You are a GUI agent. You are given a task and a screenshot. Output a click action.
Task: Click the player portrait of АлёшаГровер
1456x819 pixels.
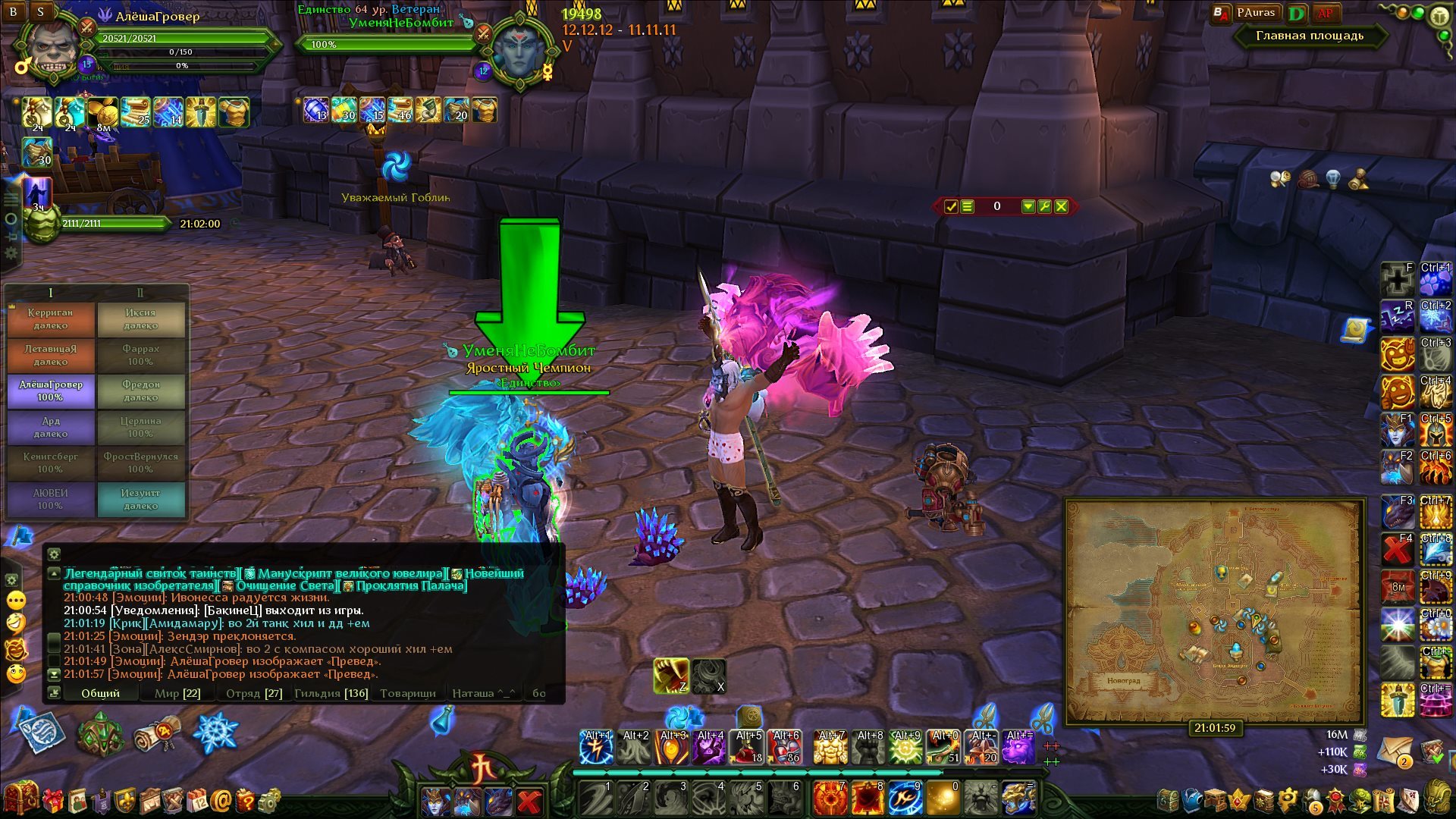click(52, 52)
